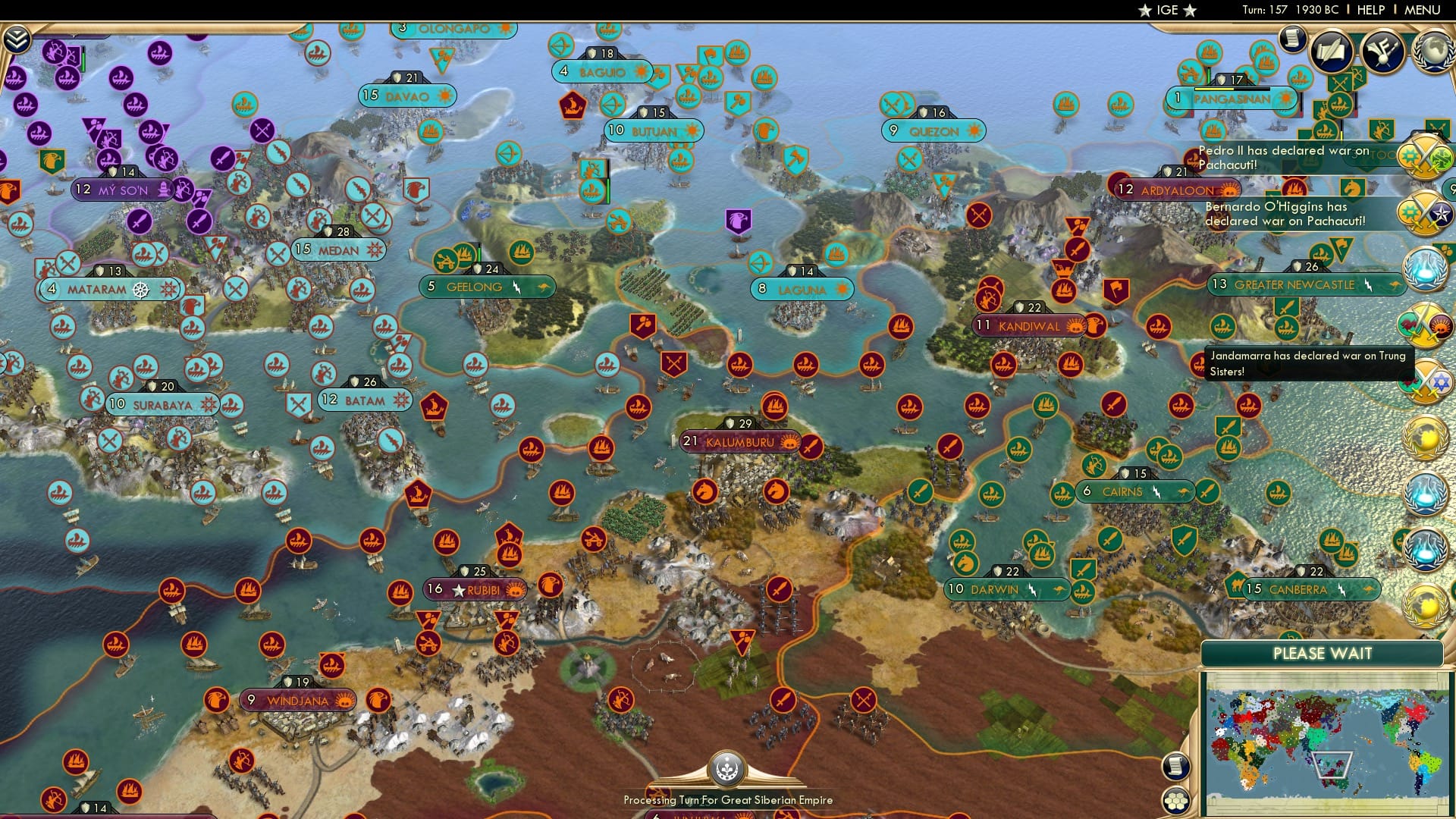Click Pedro II's crossed-swords war notification icon
Image resolution: width=1456 pixels, height=819 pixels.
[x=1423, y=159]
